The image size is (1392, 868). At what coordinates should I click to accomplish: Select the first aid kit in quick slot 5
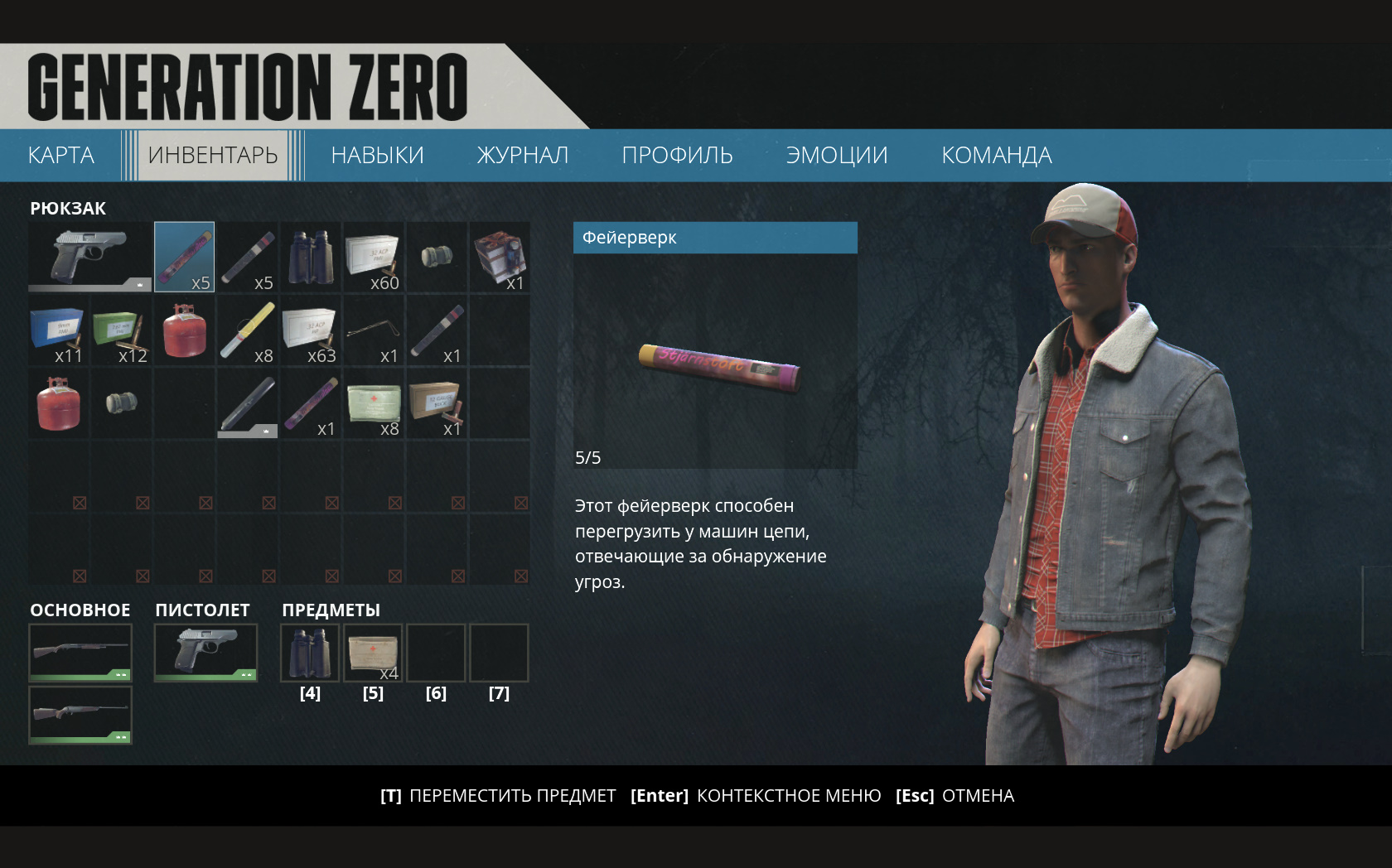(373, 653)
